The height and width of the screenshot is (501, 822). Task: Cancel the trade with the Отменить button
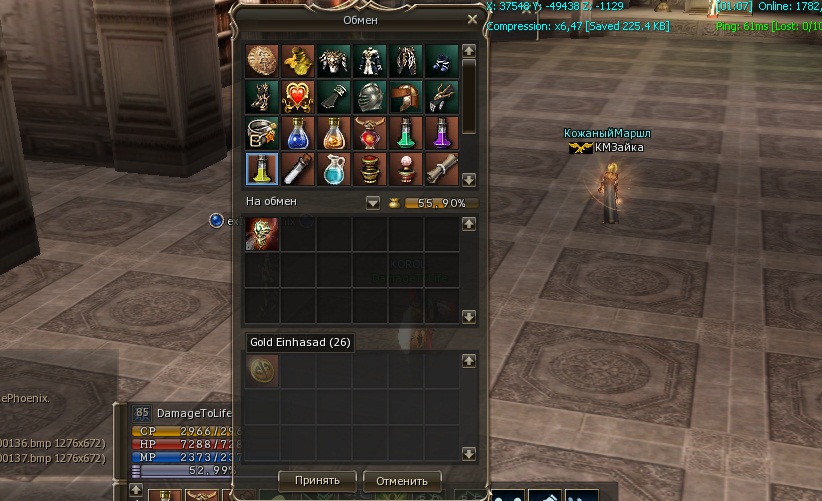click(402, 480)
